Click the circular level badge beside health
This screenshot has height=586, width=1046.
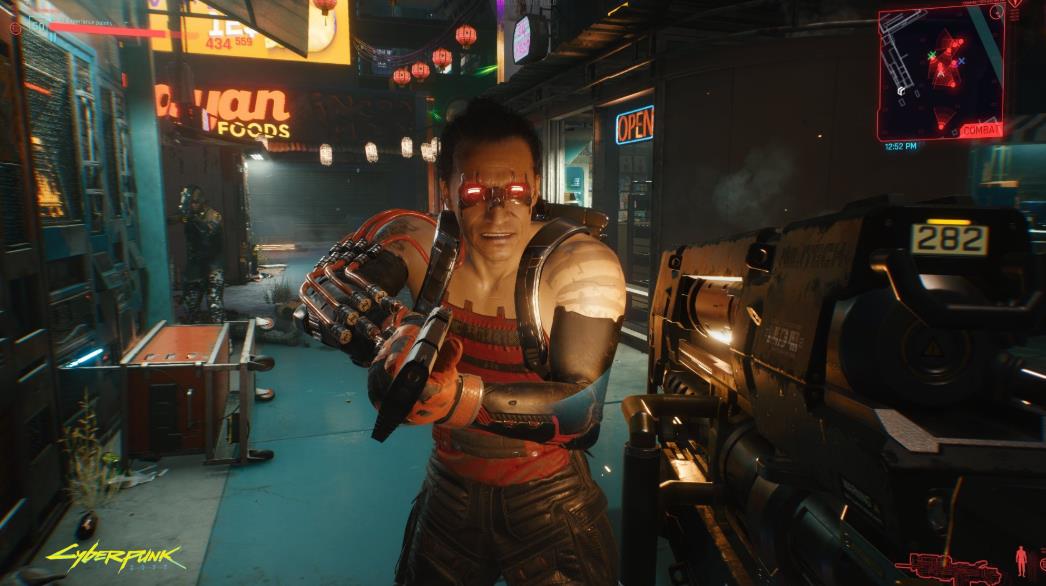(x=15, y=29)
